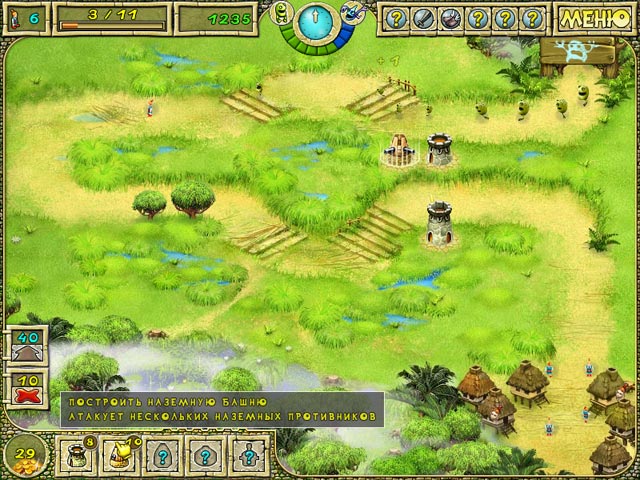Click the upgrade arrow button costing 40
Image resolution: width=640 pixels, height=480 pixels.
27,347
